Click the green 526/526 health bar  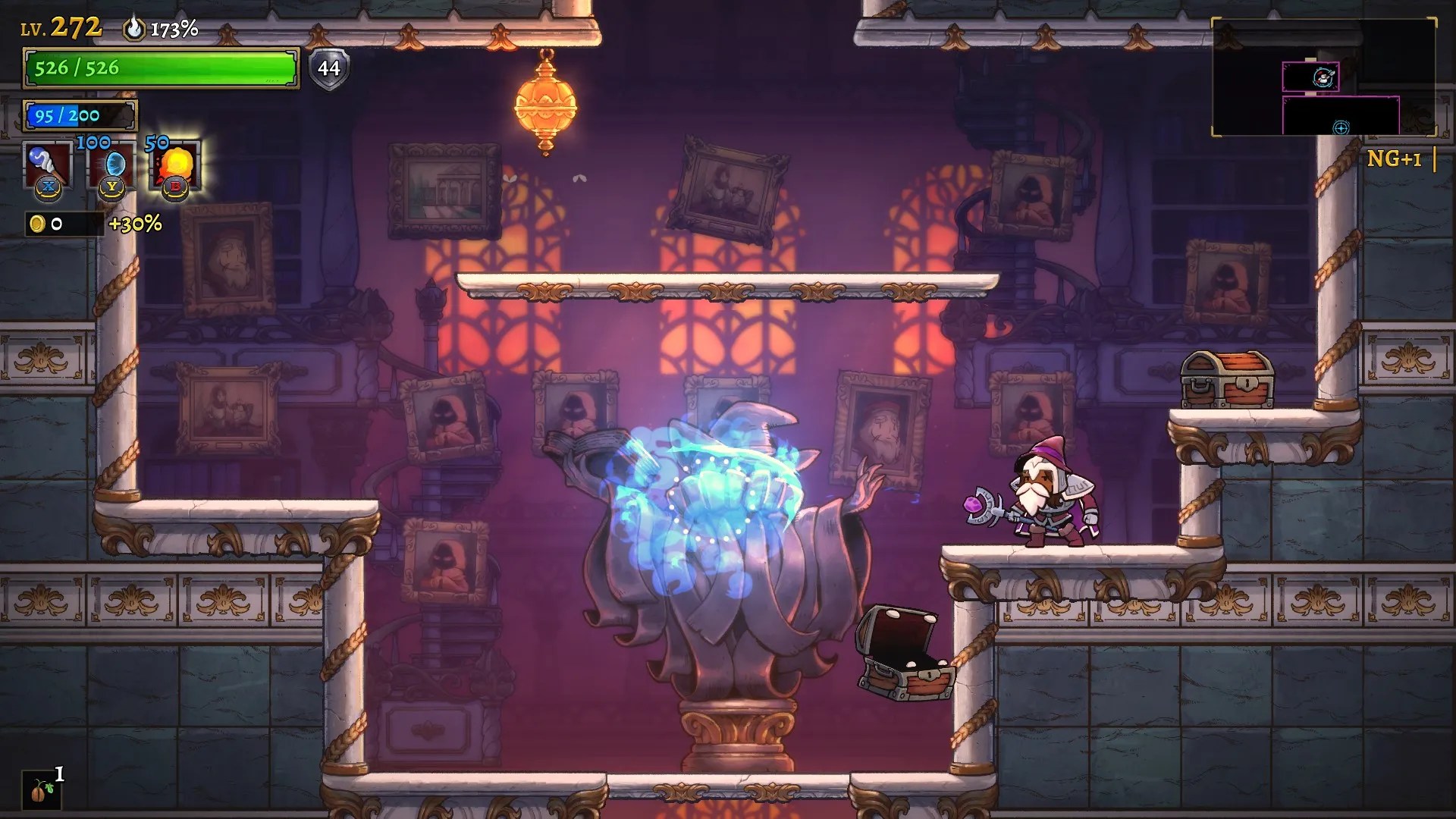159,69
